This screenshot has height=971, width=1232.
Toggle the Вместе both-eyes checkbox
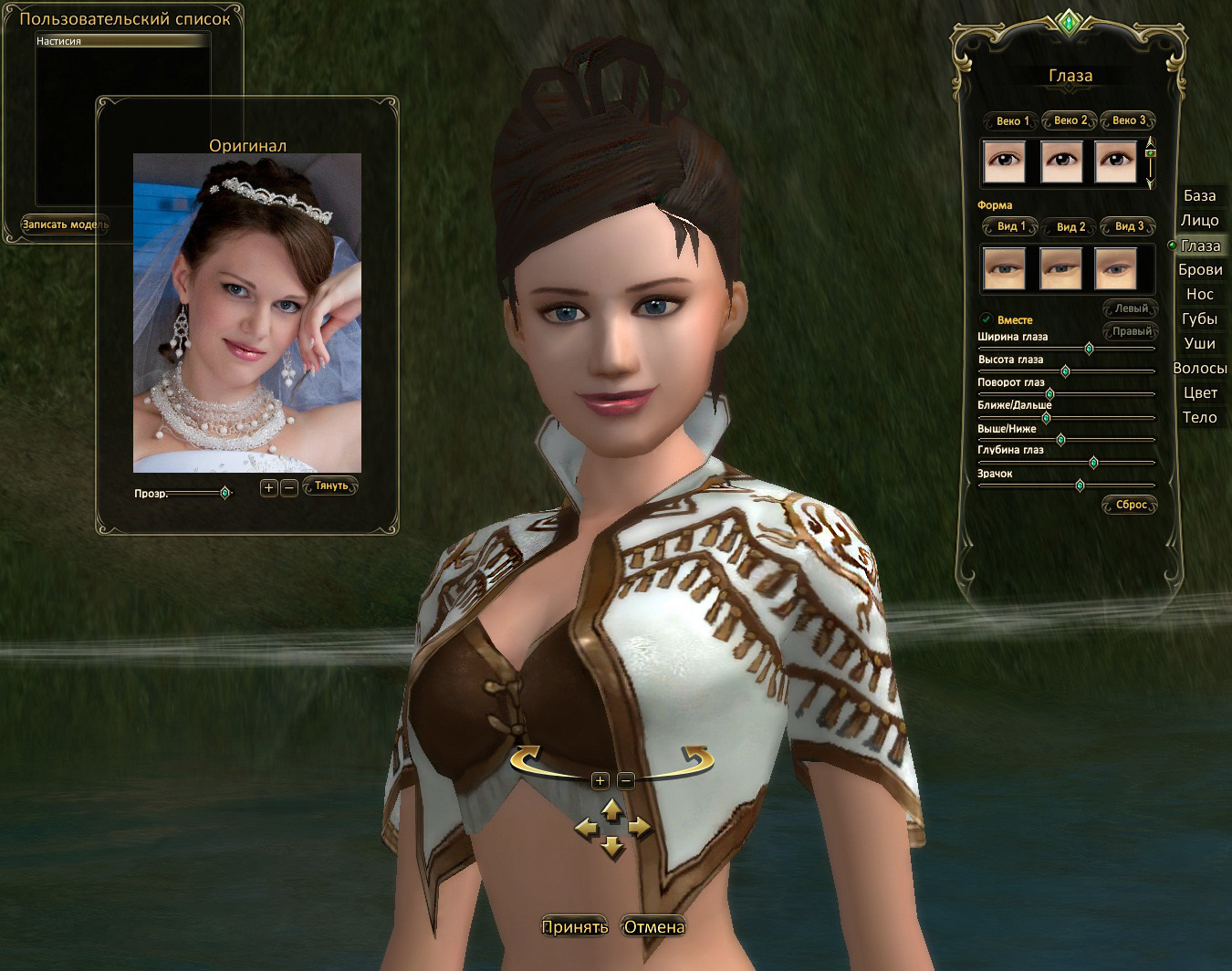coord(987,319)
